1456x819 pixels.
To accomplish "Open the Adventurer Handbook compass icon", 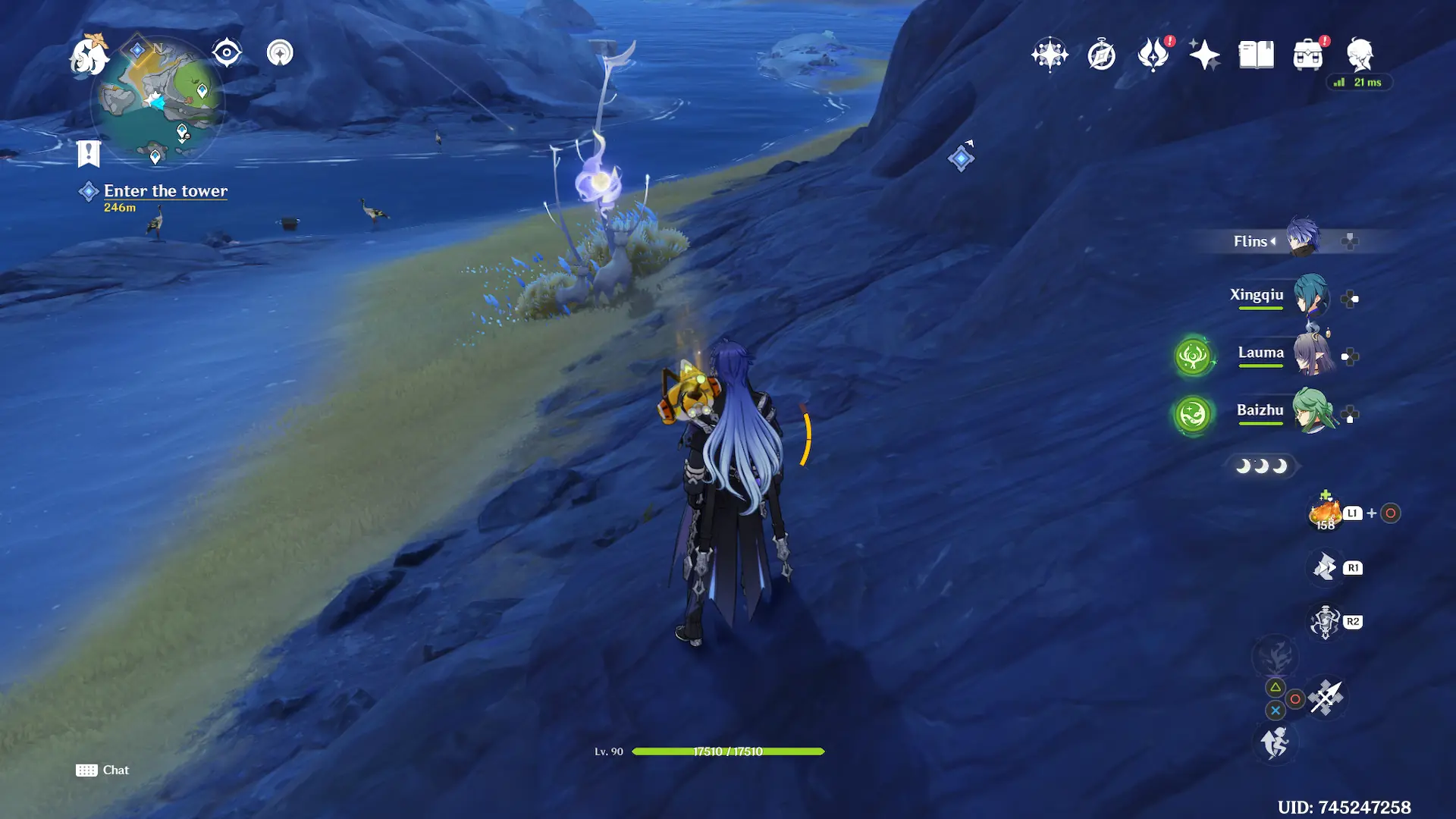I will 1101,55.
